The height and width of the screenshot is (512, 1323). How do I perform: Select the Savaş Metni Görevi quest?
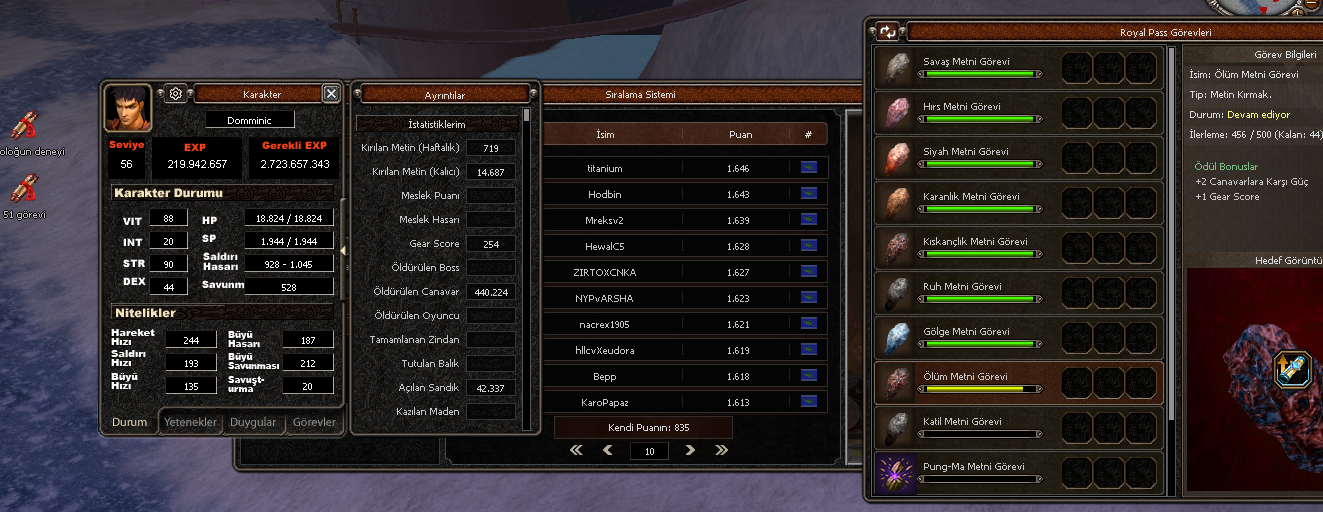[x=1019, y=67]
